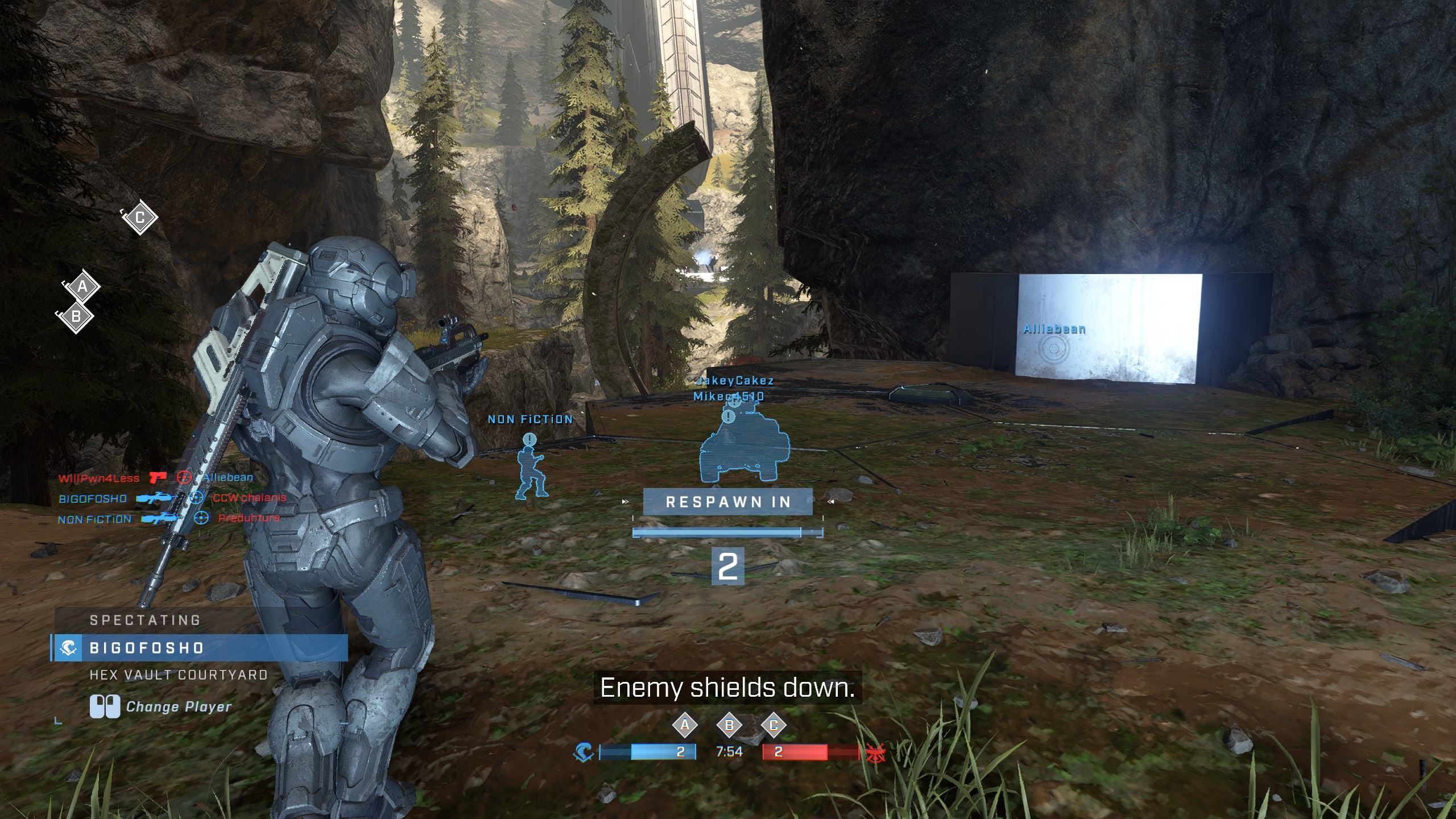Select the WillPwn4Less kill feed entry
Viewport: 1456px width, 819px height.
pos(98,478)
